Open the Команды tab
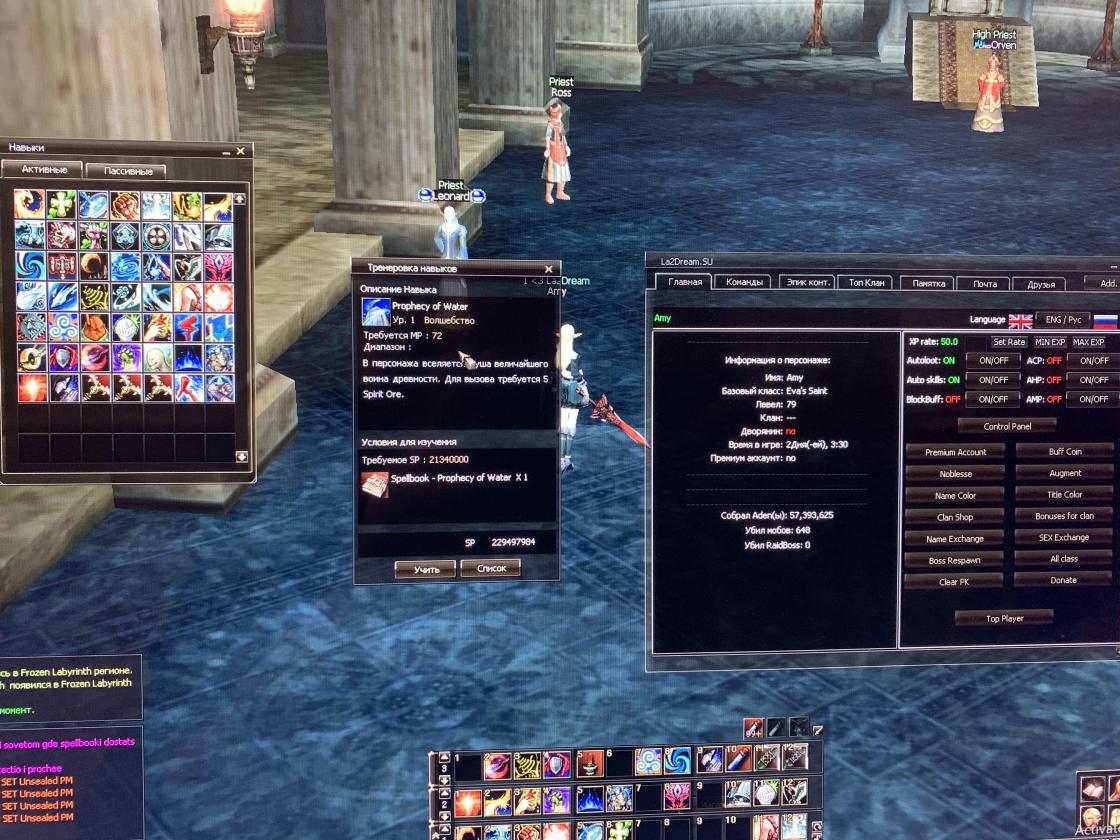The height and width of the screenshot is (840, 1120). [x=746, y=283]
